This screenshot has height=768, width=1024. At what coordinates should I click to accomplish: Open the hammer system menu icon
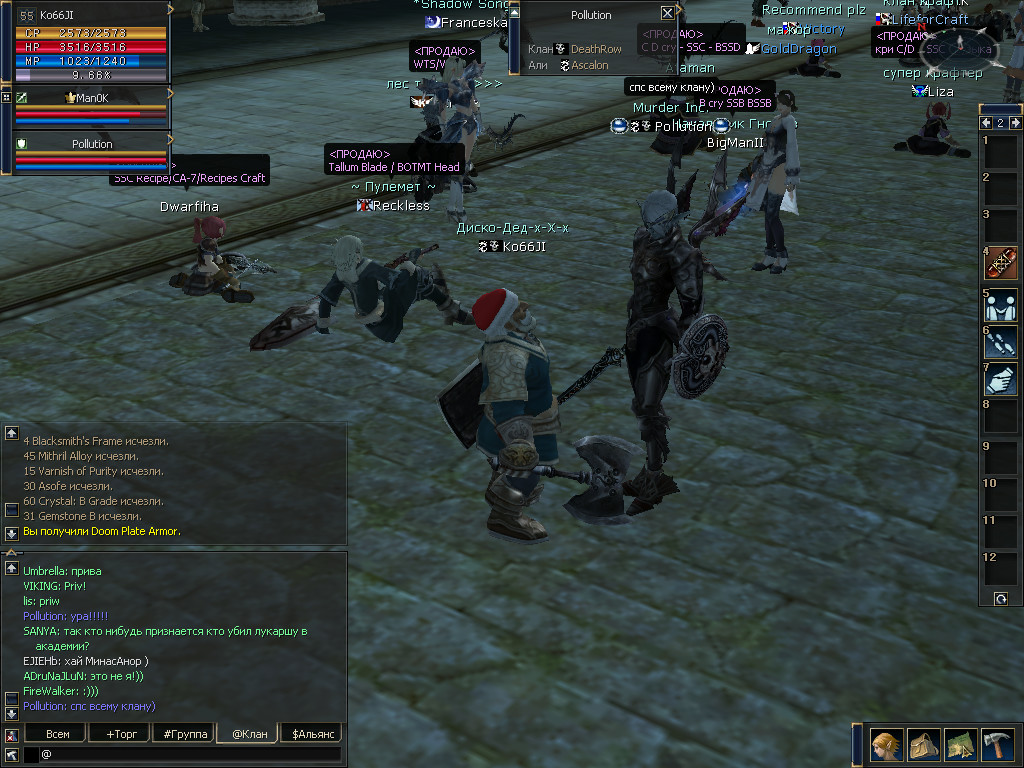click(996, 745)
